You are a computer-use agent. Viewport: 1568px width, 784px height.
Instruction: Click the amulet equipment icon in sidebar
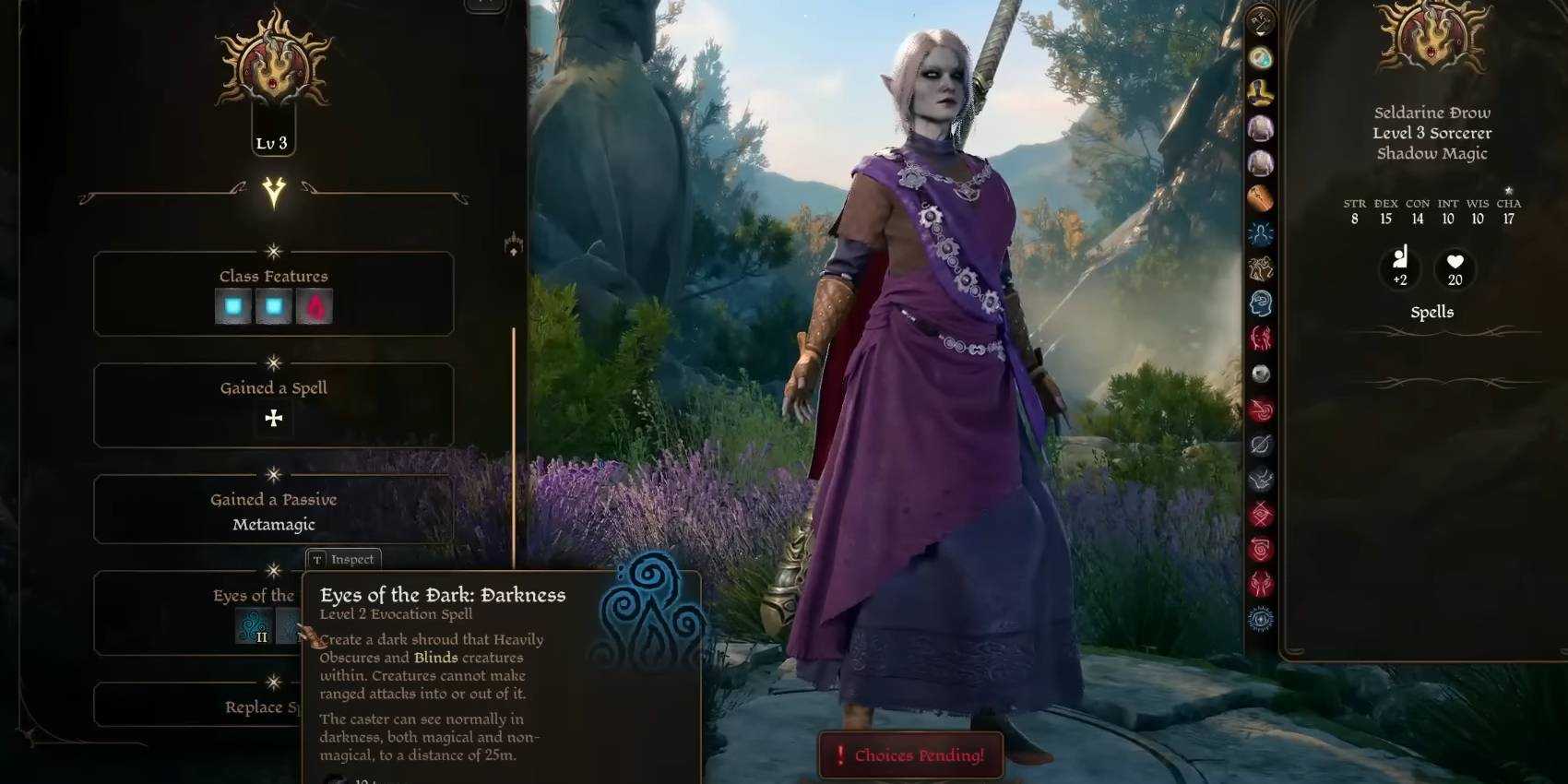click(1261, 57)
